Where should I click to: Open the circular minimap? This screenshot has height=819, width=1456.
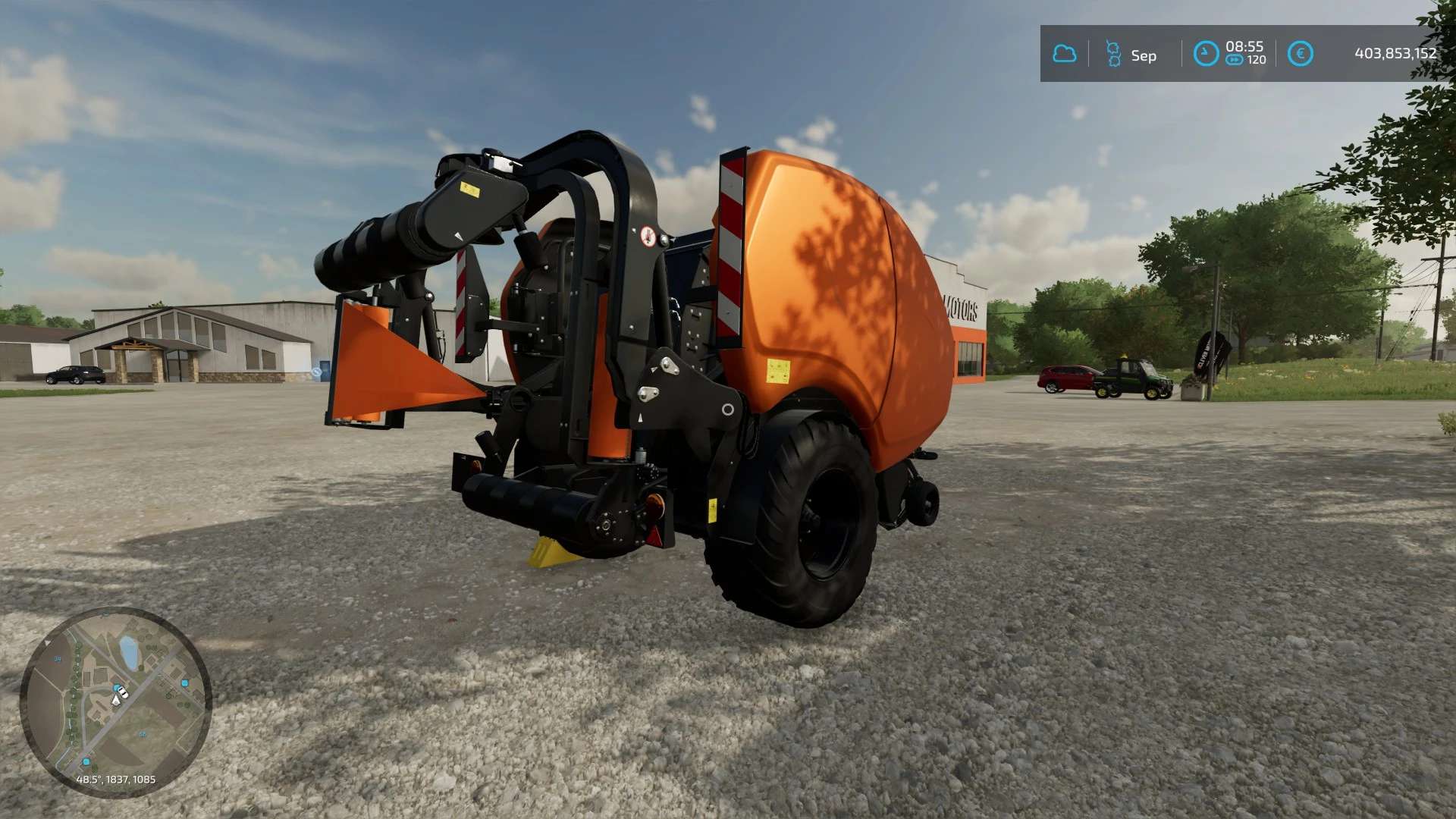pyautogui.click(x=115, y=701)
